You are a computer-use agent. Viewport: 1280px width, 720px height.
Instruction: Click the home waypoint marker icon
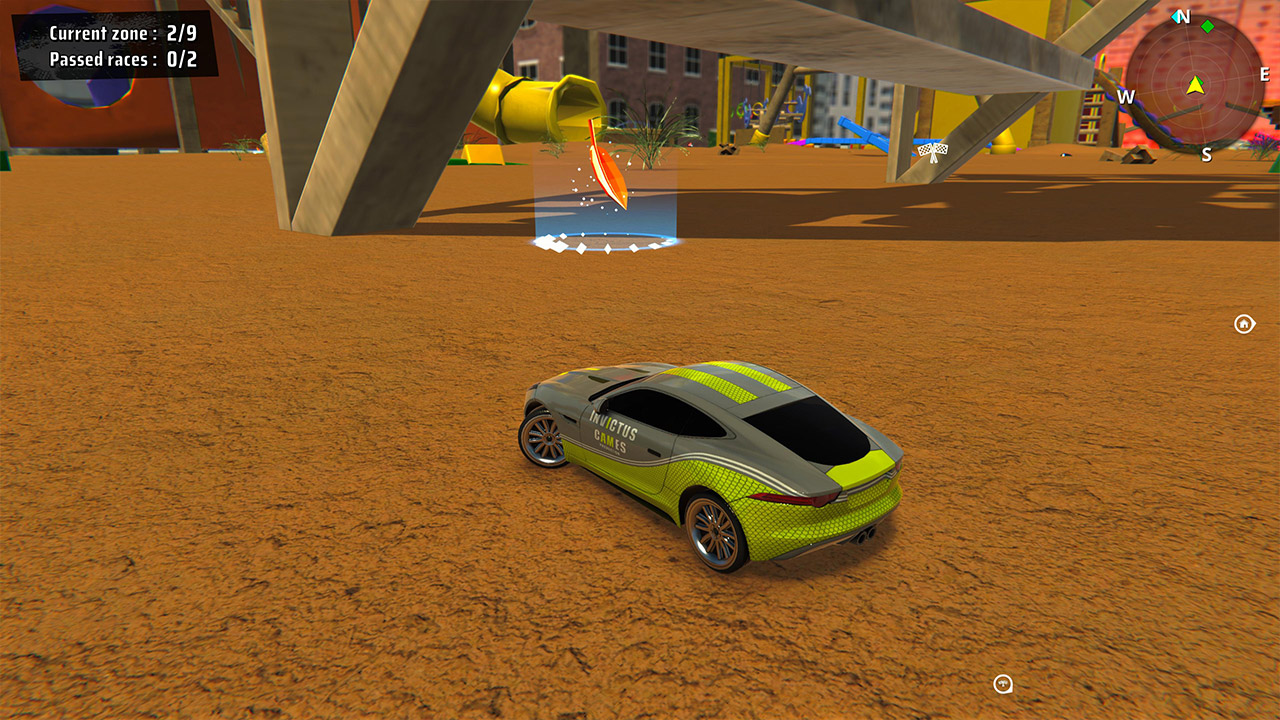point(1243,323)
